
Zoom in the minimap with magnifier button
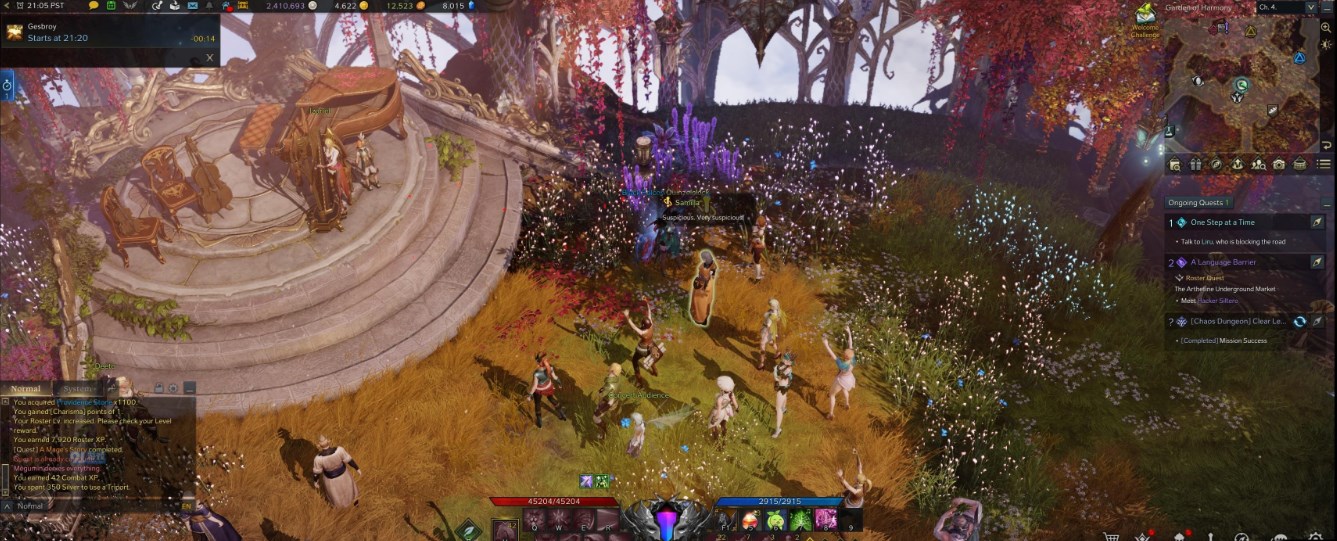(1326, 28)
